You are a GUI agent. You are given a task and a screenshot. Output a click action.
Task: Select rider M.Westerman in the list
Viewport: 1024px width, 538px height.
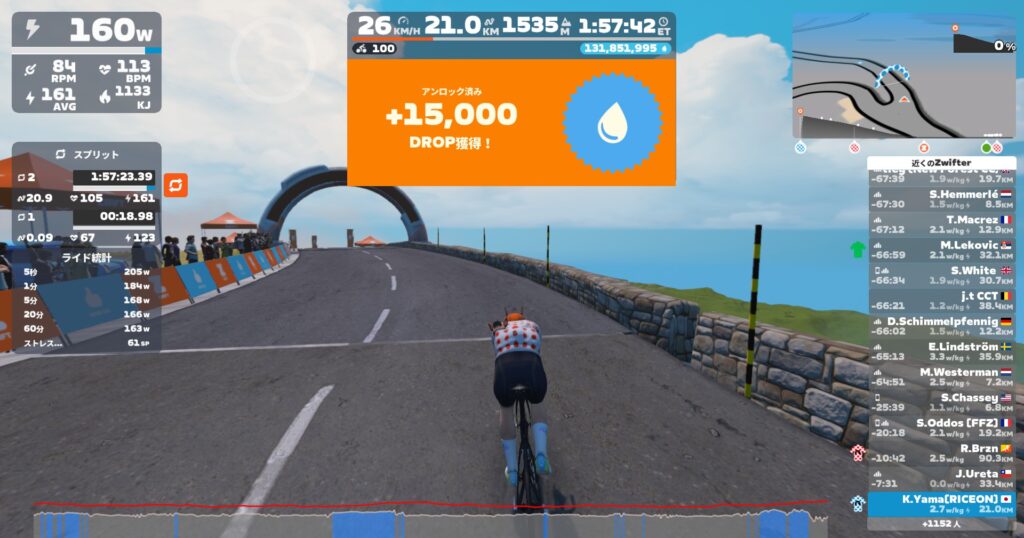941,377
